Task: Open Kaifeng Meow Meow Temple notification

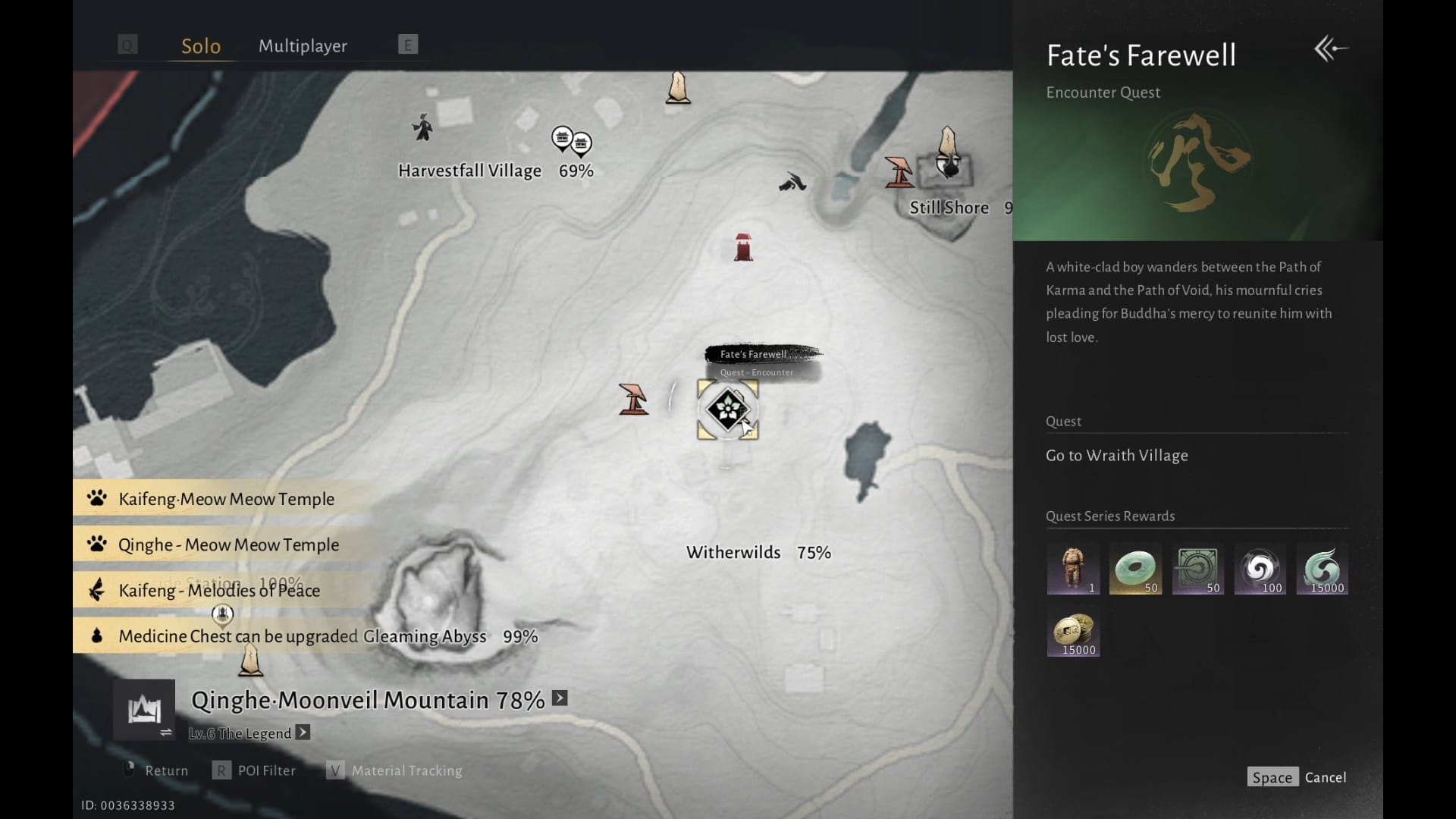Action: coord(226,499)
